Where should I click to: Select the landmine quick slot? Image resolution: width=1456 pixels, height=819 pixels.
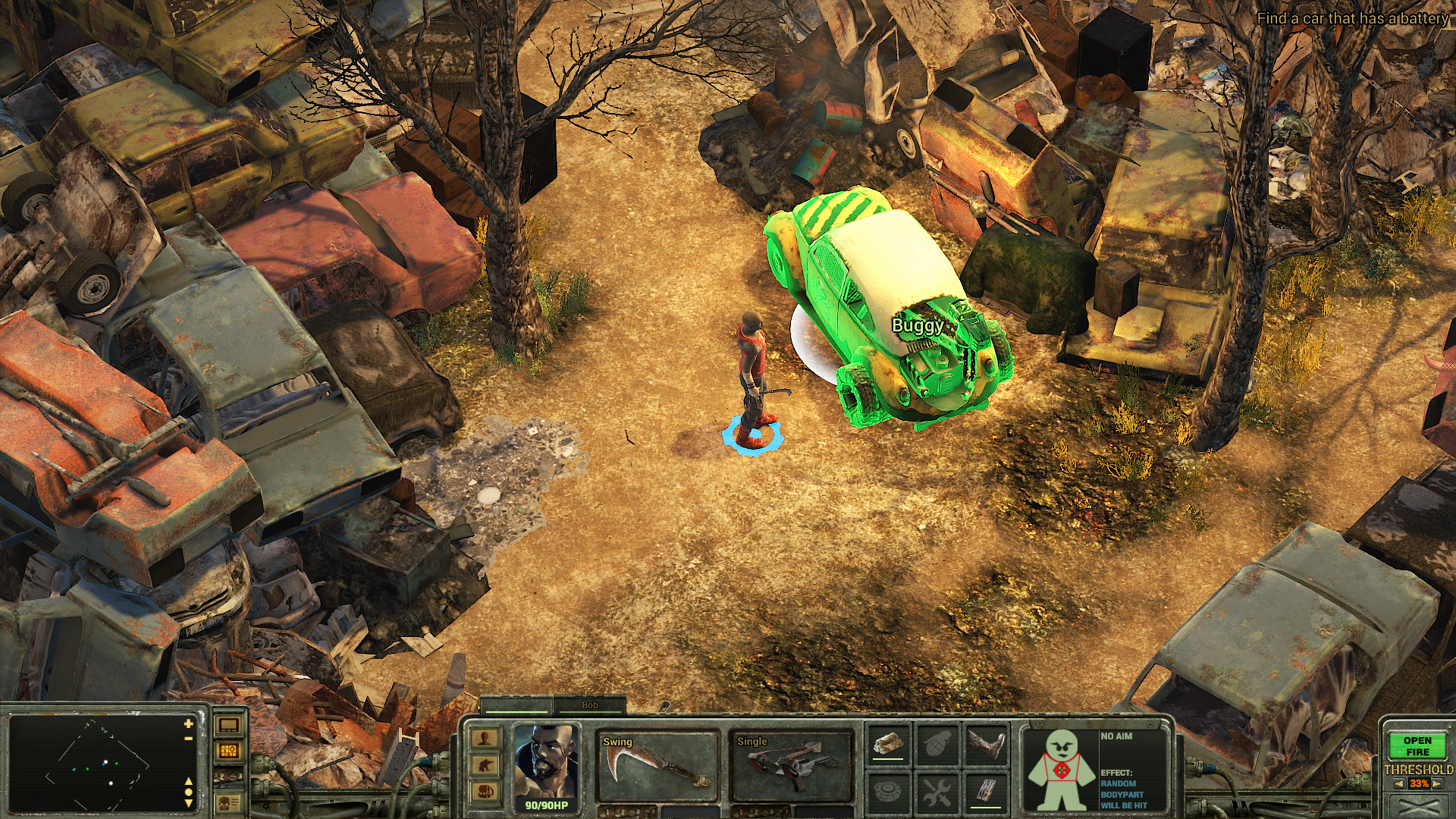[x=889, y=792]
